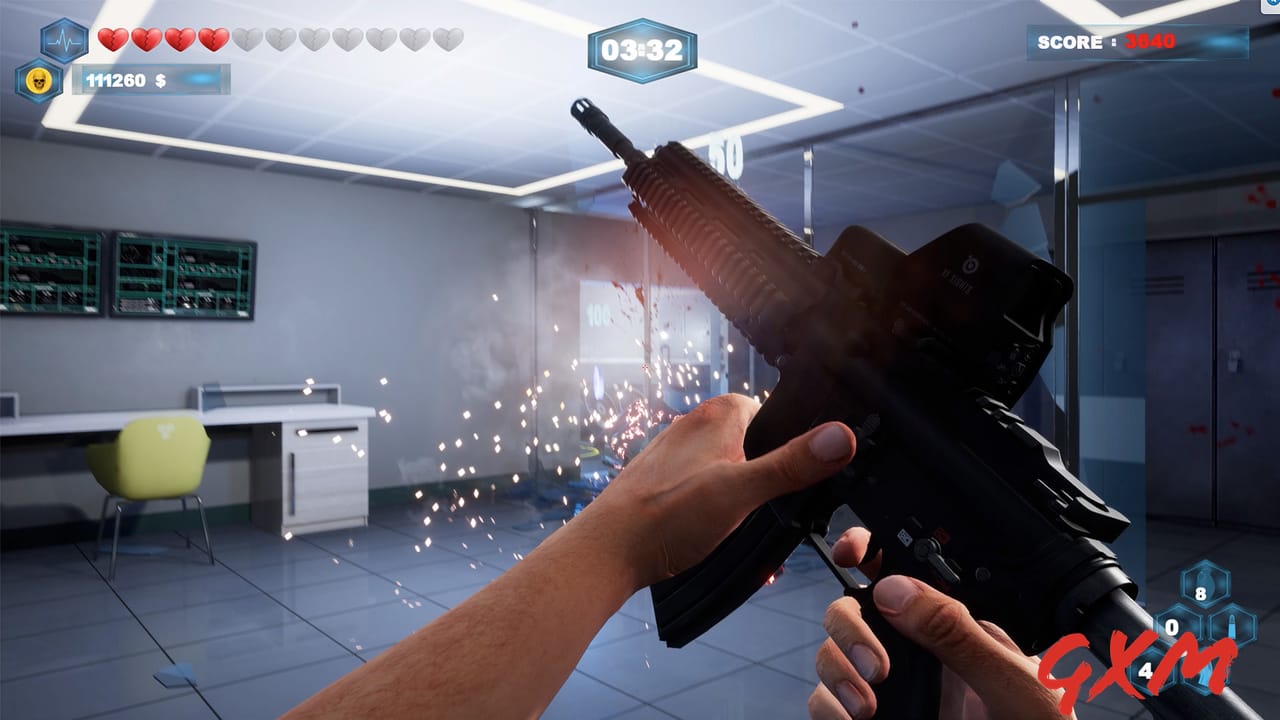Click the heartbeat ECG hexagon icon
1280x720 pixels.
click(x=62, y=39)
